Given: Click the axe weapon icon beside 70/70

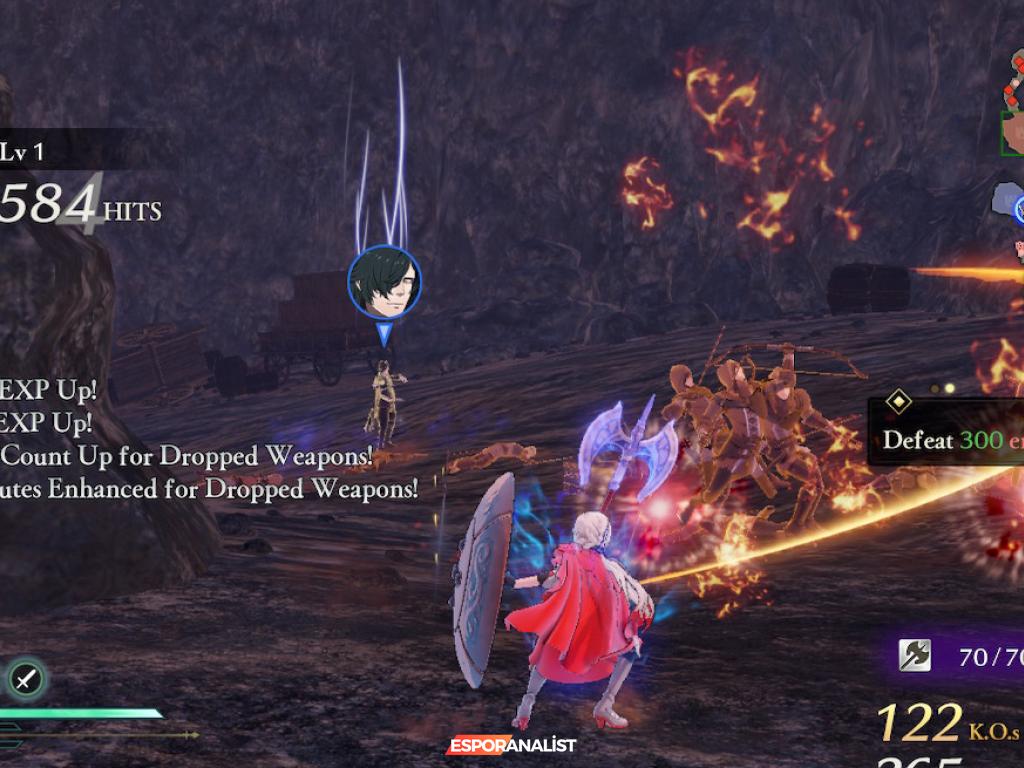Looking at the screenshot, I should coord(914,656).
